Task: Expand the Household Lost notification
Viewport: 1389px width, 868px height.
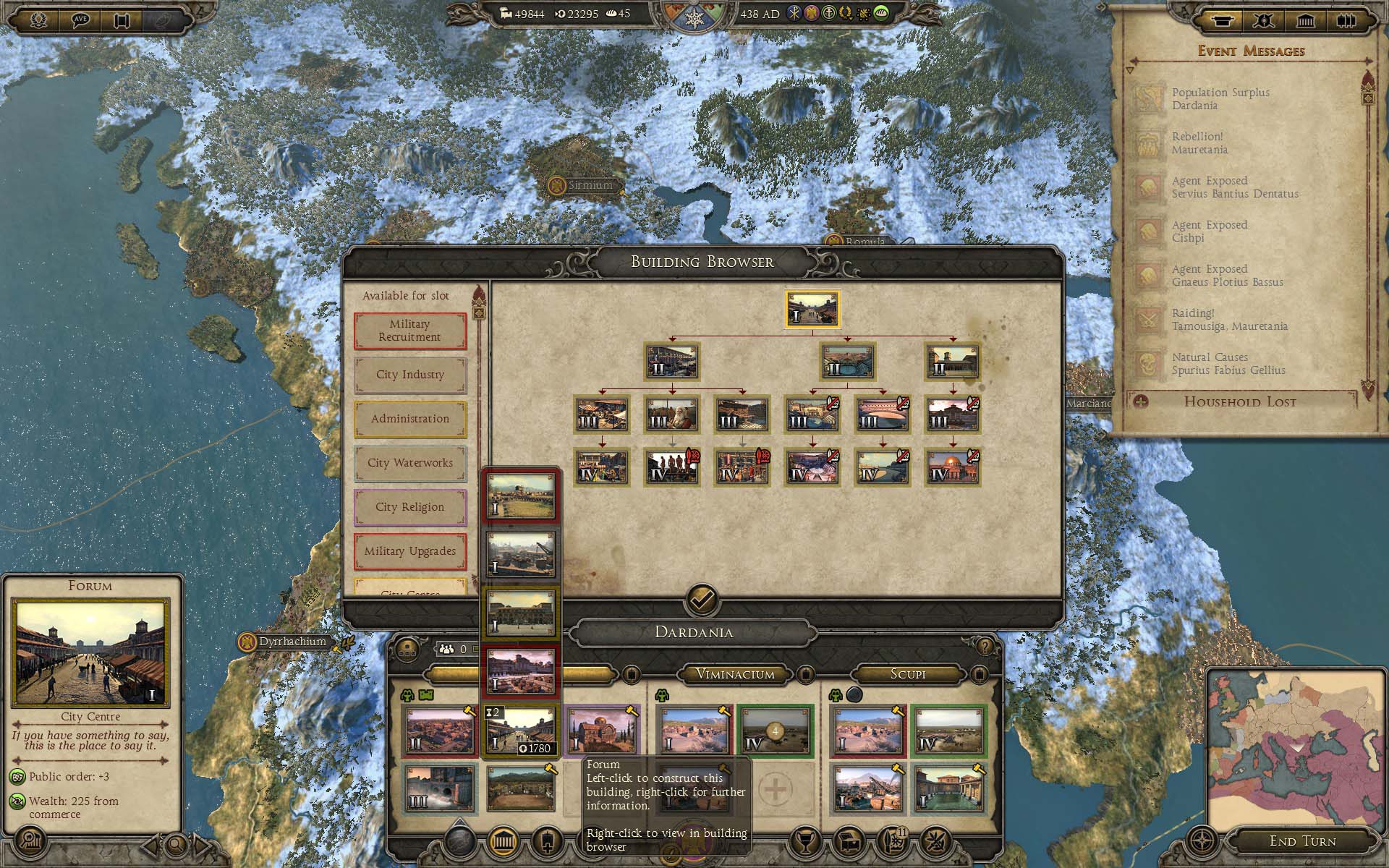Action: [1239, 402]
